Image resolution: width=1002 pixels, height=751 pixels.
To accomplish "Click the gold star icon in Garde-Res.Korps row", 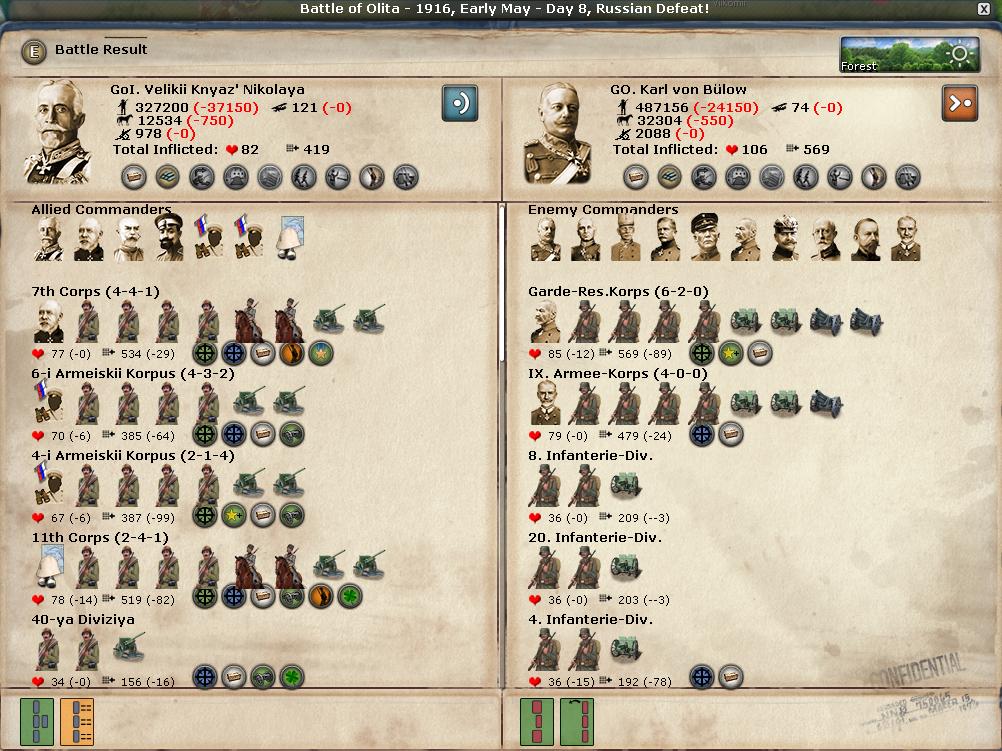I will (x=731, y=353).
